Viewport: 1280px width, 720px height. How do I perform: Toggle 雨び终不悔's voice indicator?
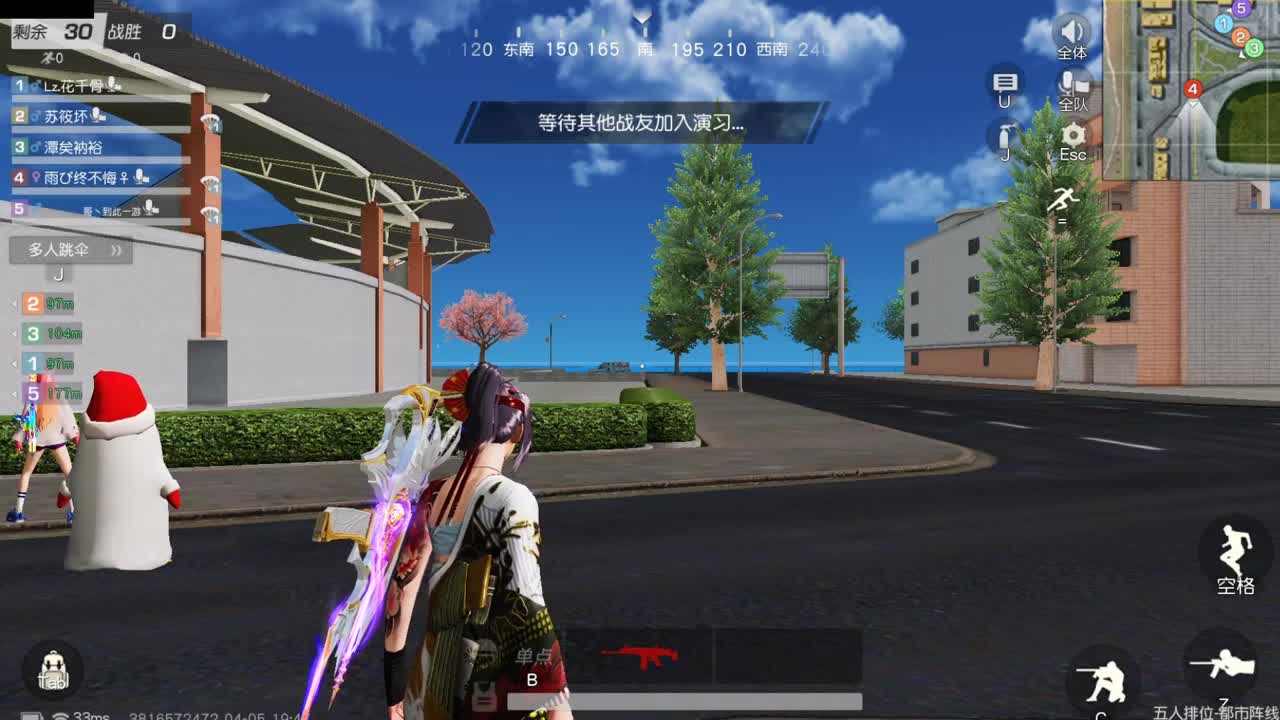click(139, 177)
